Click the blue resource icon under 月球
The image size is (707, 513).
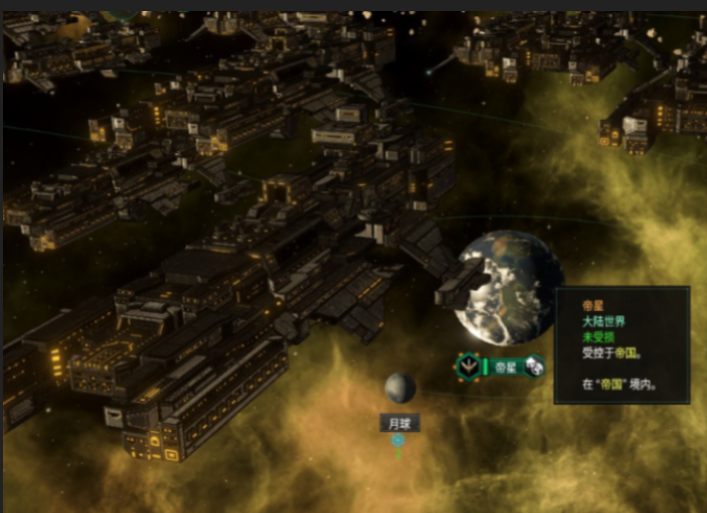pos(398,440)
